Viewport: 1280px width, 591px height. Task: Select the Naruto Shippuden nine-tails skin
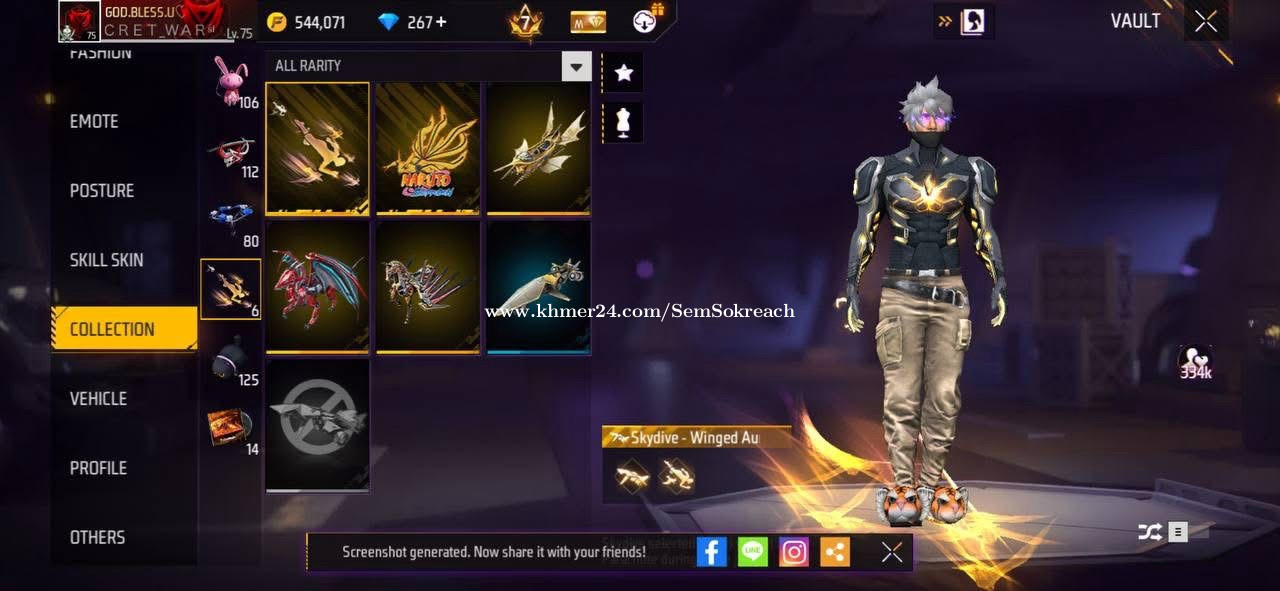tap(428, 149)
